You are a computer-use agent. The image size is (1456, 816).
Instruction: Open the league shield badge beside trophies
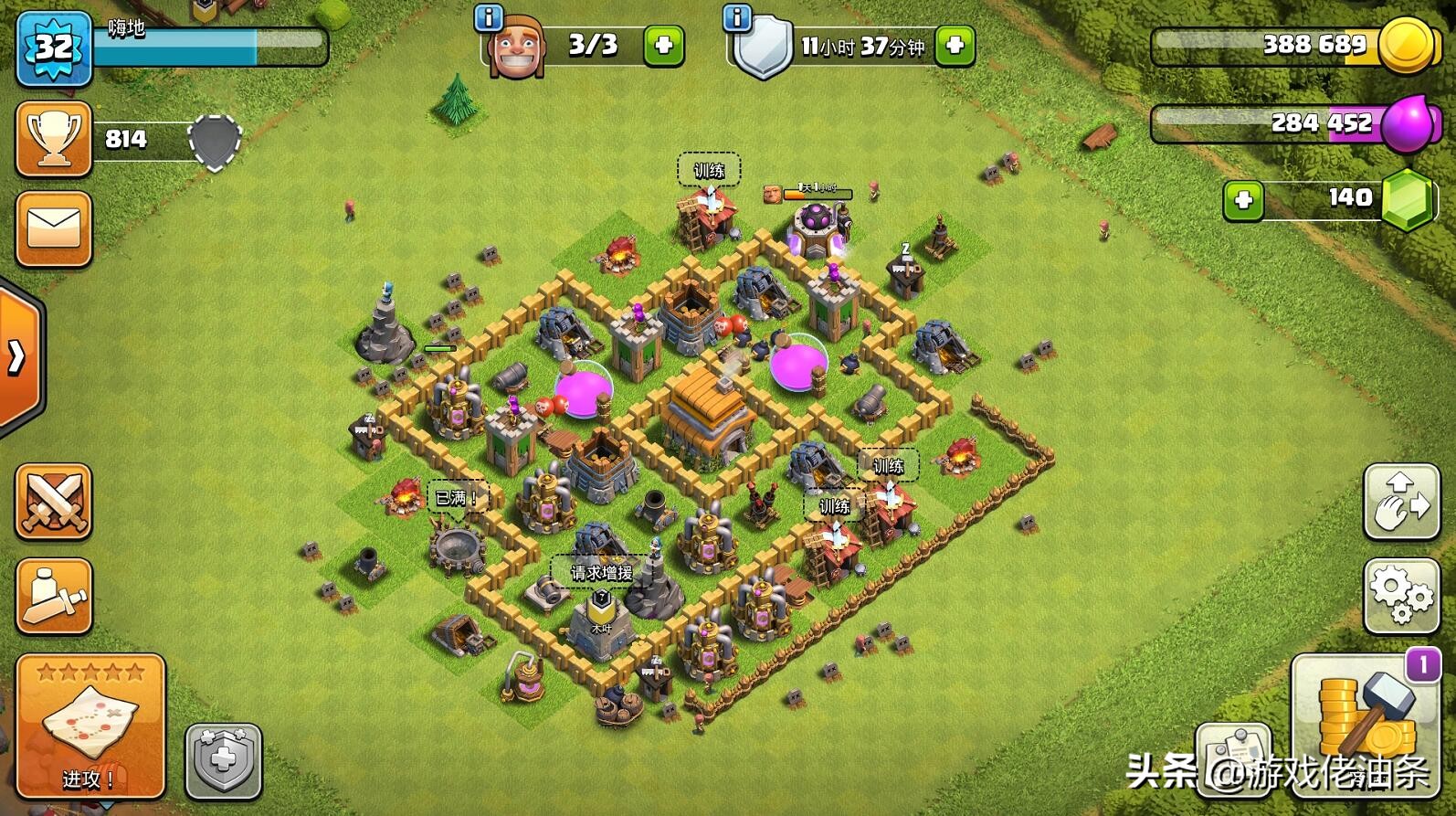click(215, 141)
